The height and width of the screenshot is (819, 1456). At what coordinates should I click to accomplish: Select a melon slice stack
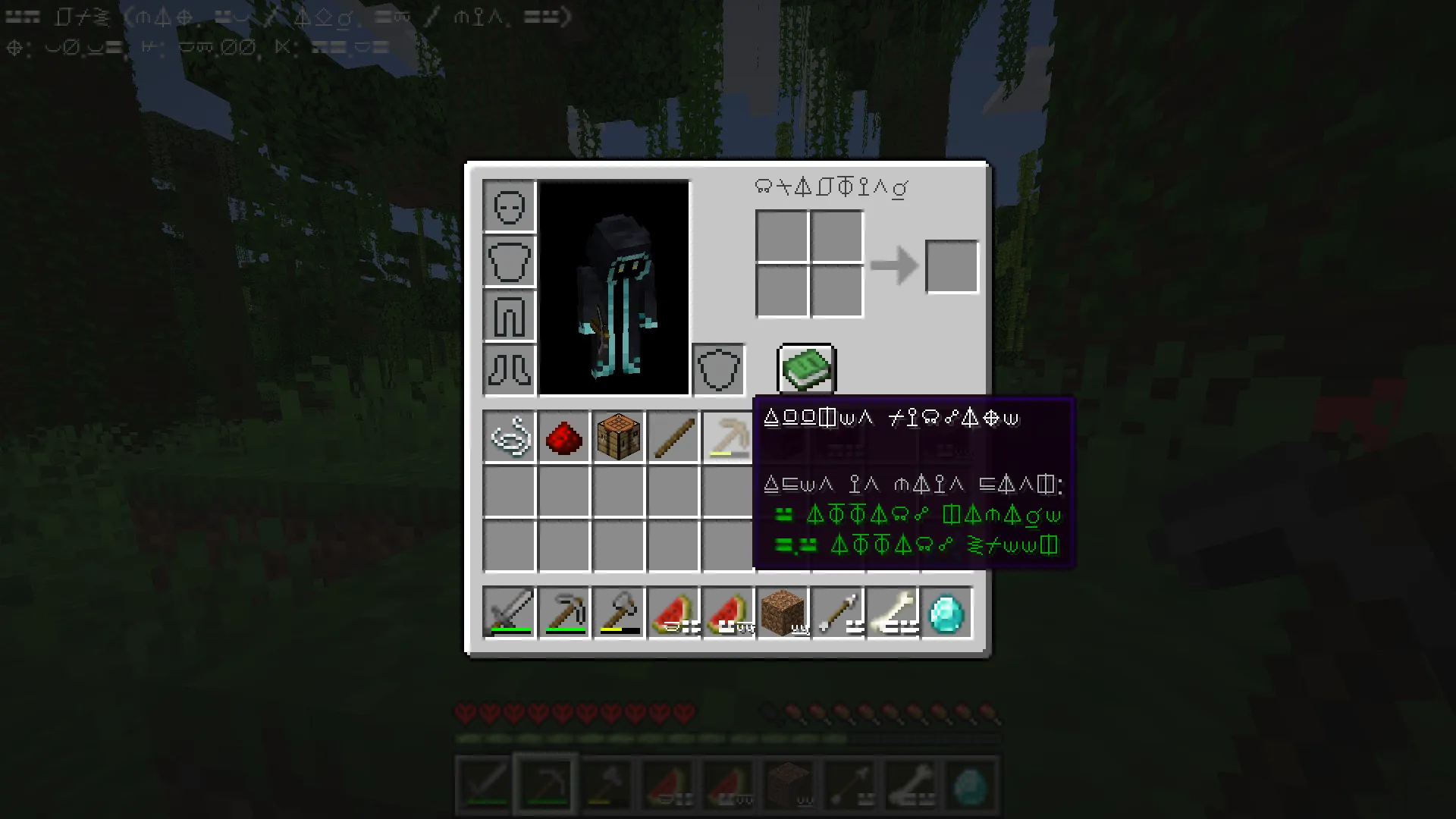coord(673,611)
